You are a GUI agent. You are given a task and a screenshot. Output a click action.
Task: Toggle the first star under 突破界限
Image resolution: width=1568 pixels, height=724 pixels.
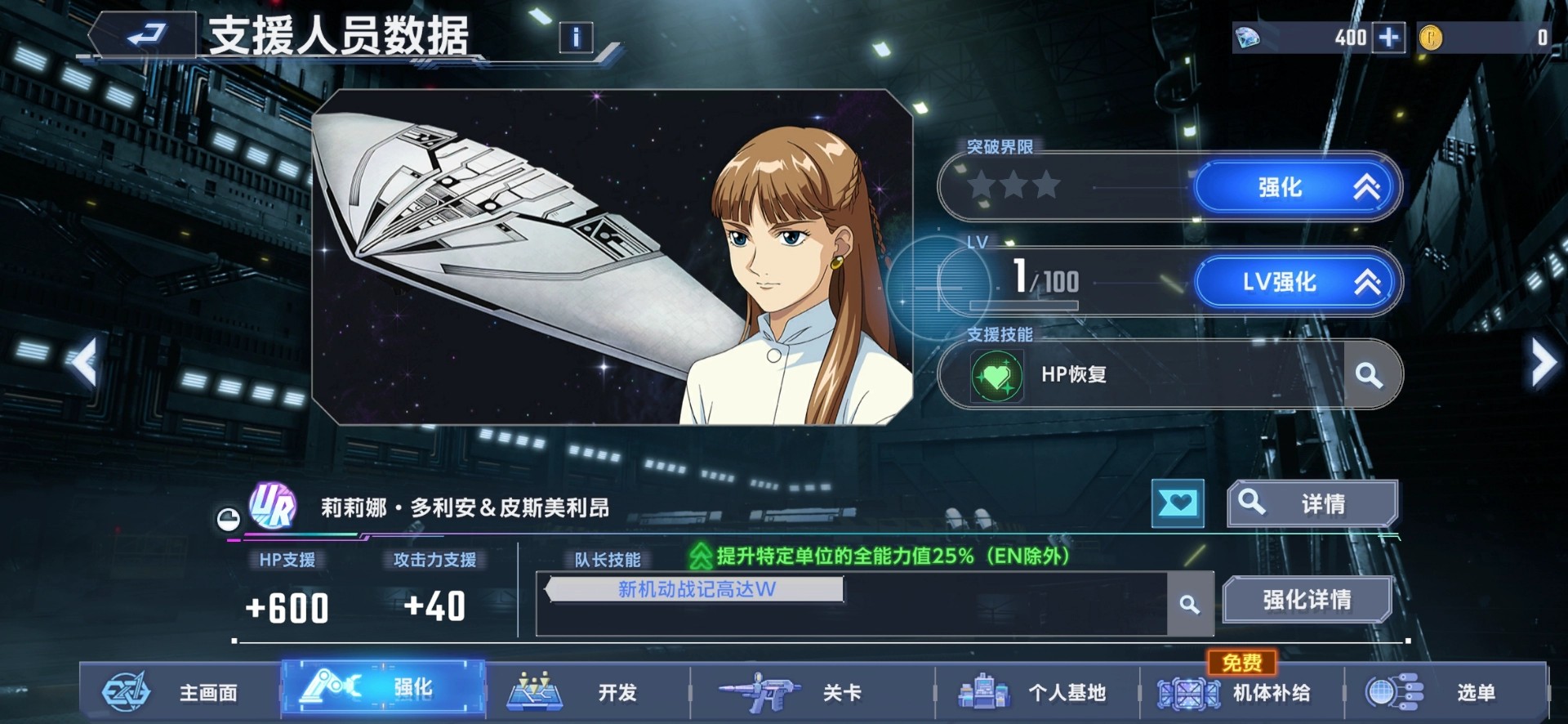click(x=983, y=185)
